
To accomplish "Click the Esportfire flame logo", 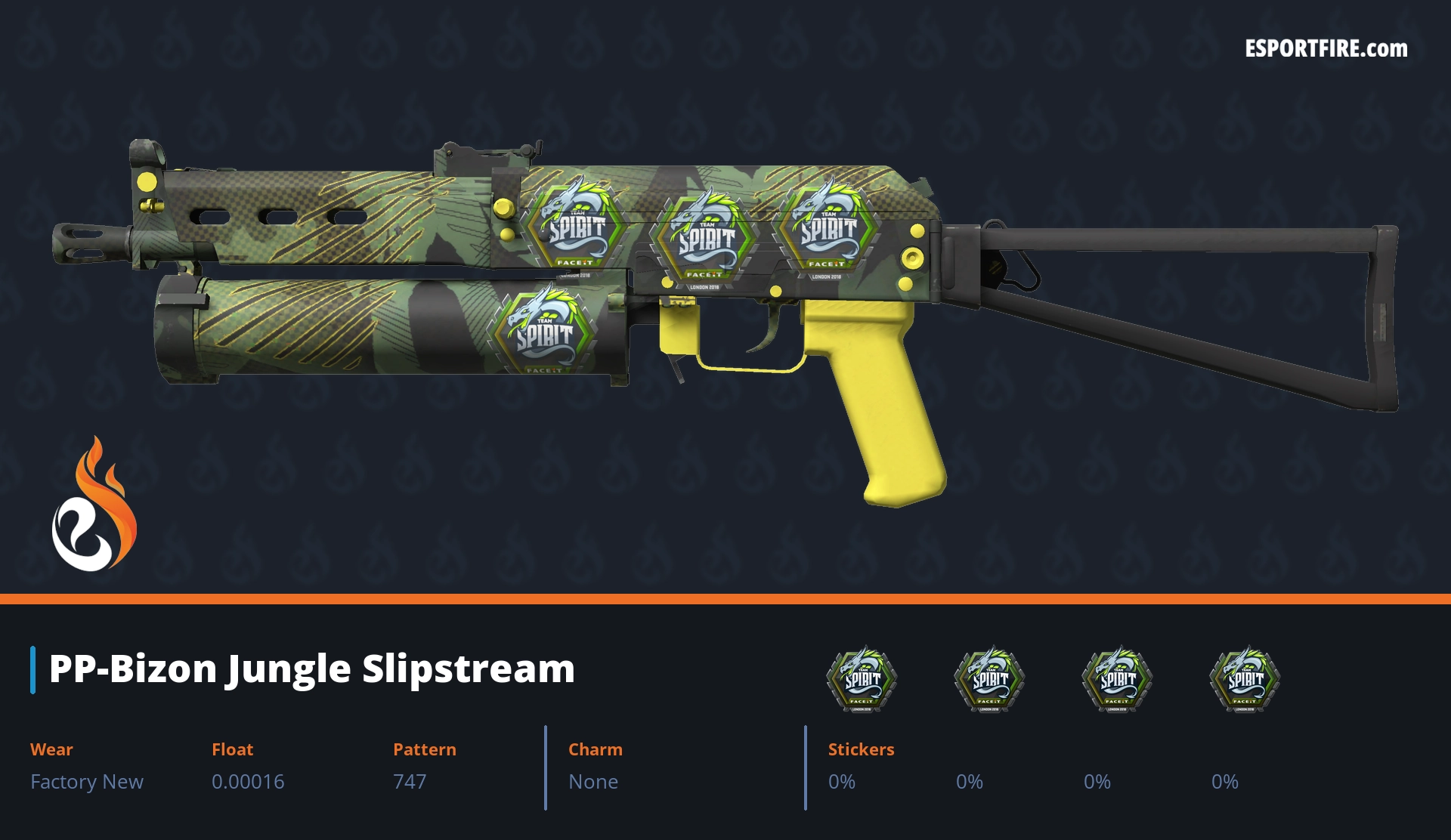I will 94,505.
